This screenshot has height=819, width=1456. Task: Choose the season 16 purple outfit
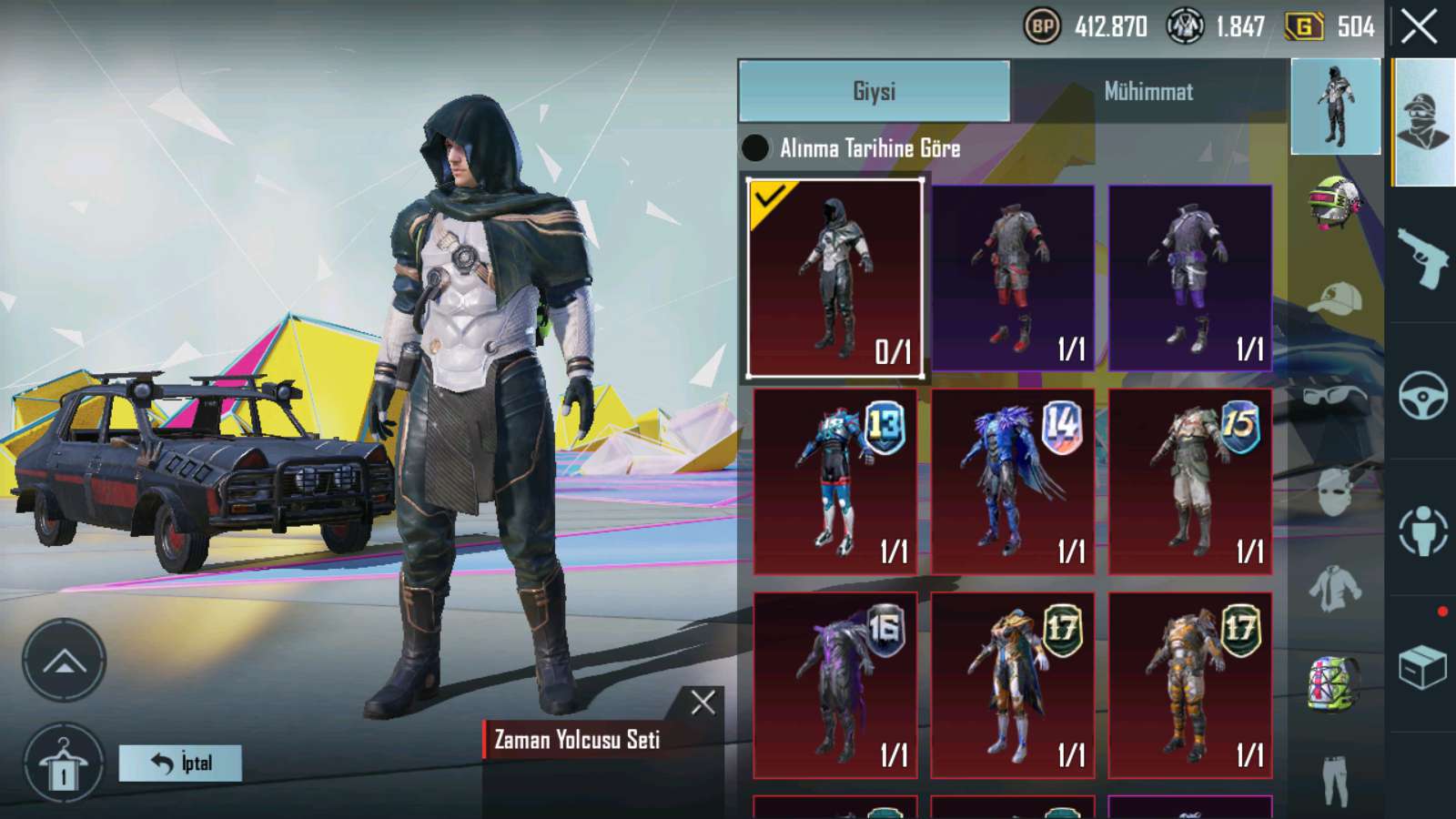pos(834,685)
